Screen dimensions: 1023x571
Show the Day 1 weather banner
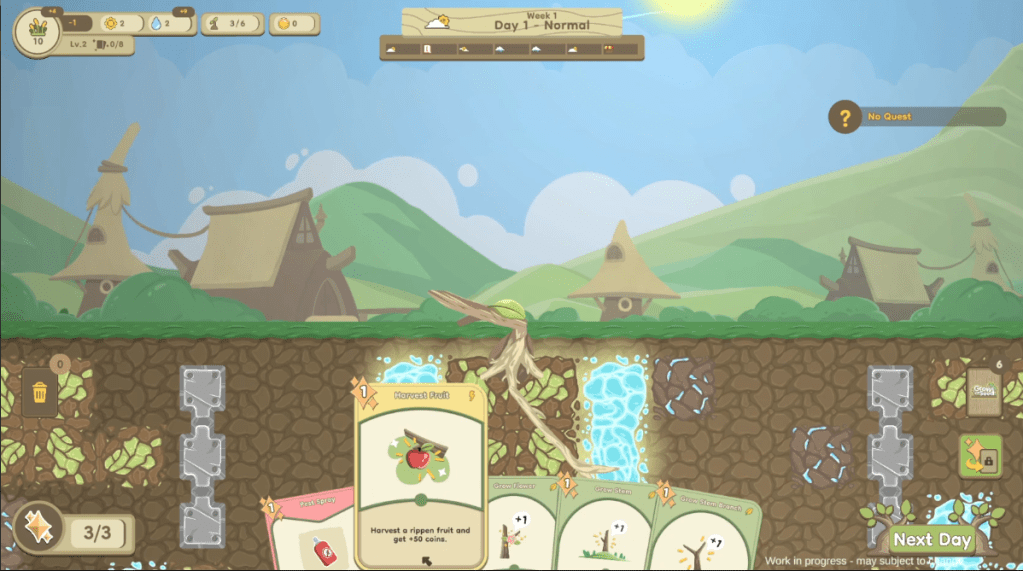coord(512,22)
